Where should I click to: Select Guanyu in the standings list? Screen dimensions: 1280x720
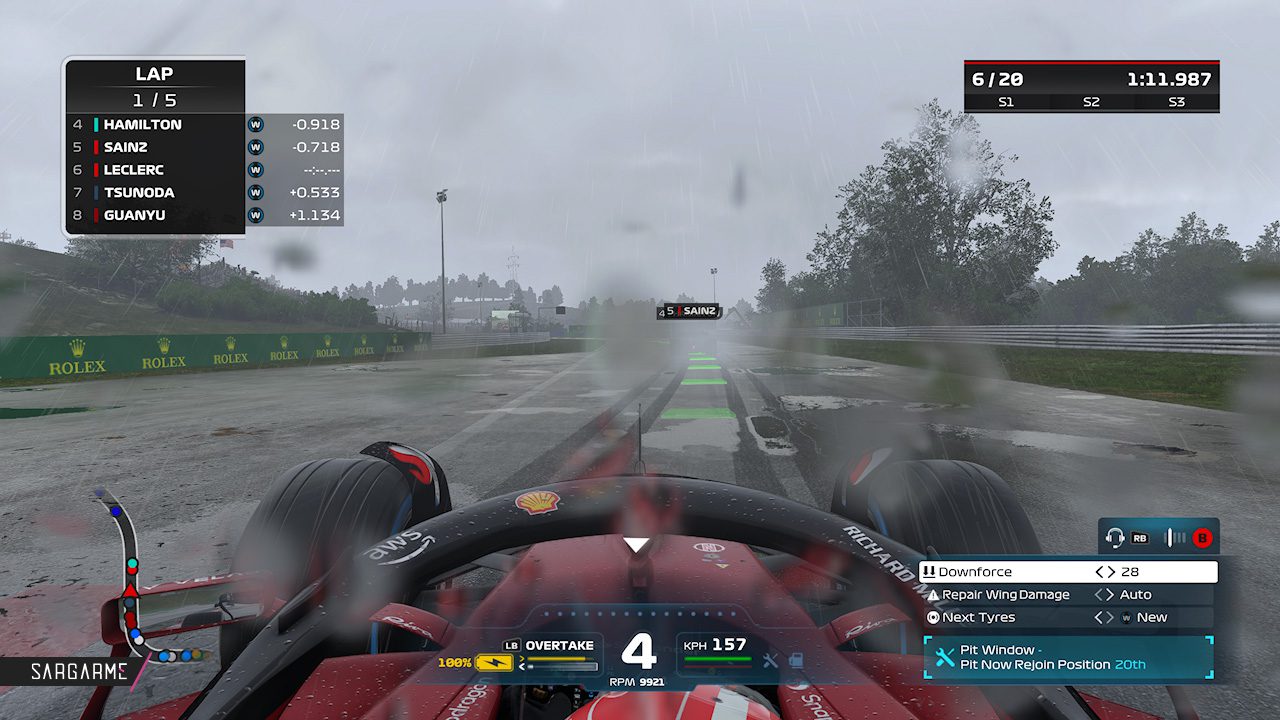136,215
